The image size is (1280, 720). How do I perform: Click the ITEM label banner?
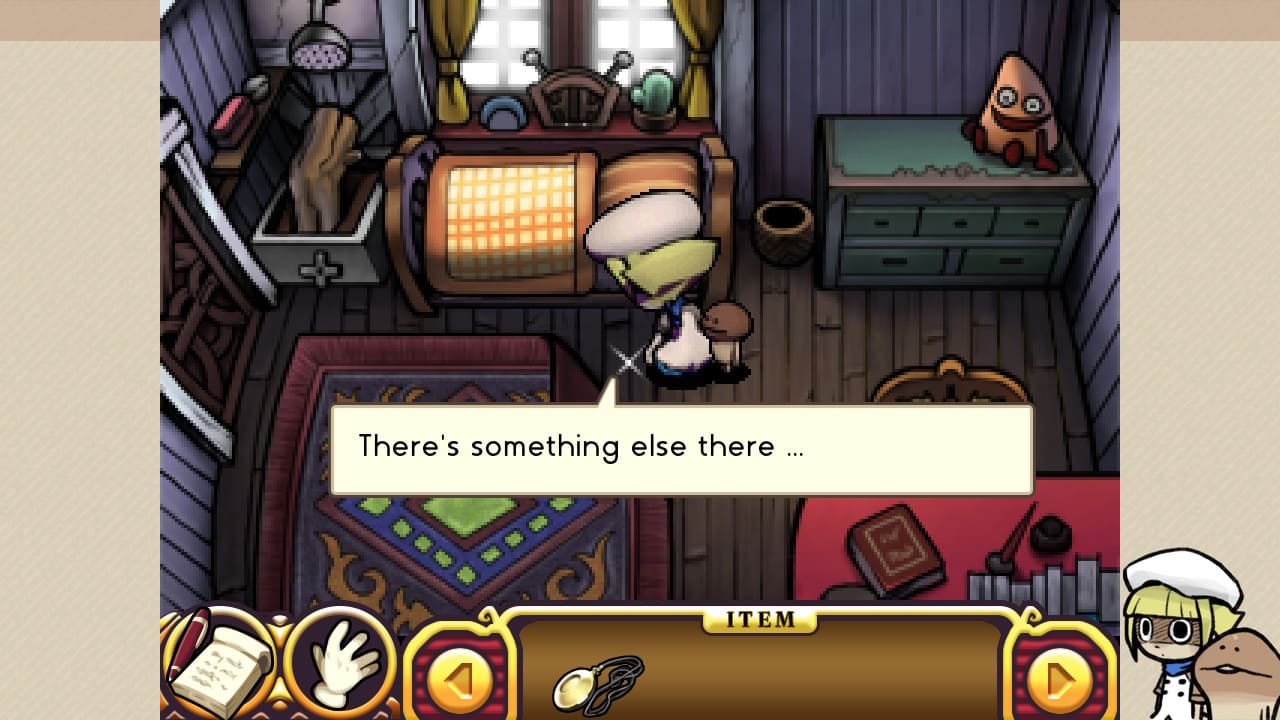coord(760,620)
